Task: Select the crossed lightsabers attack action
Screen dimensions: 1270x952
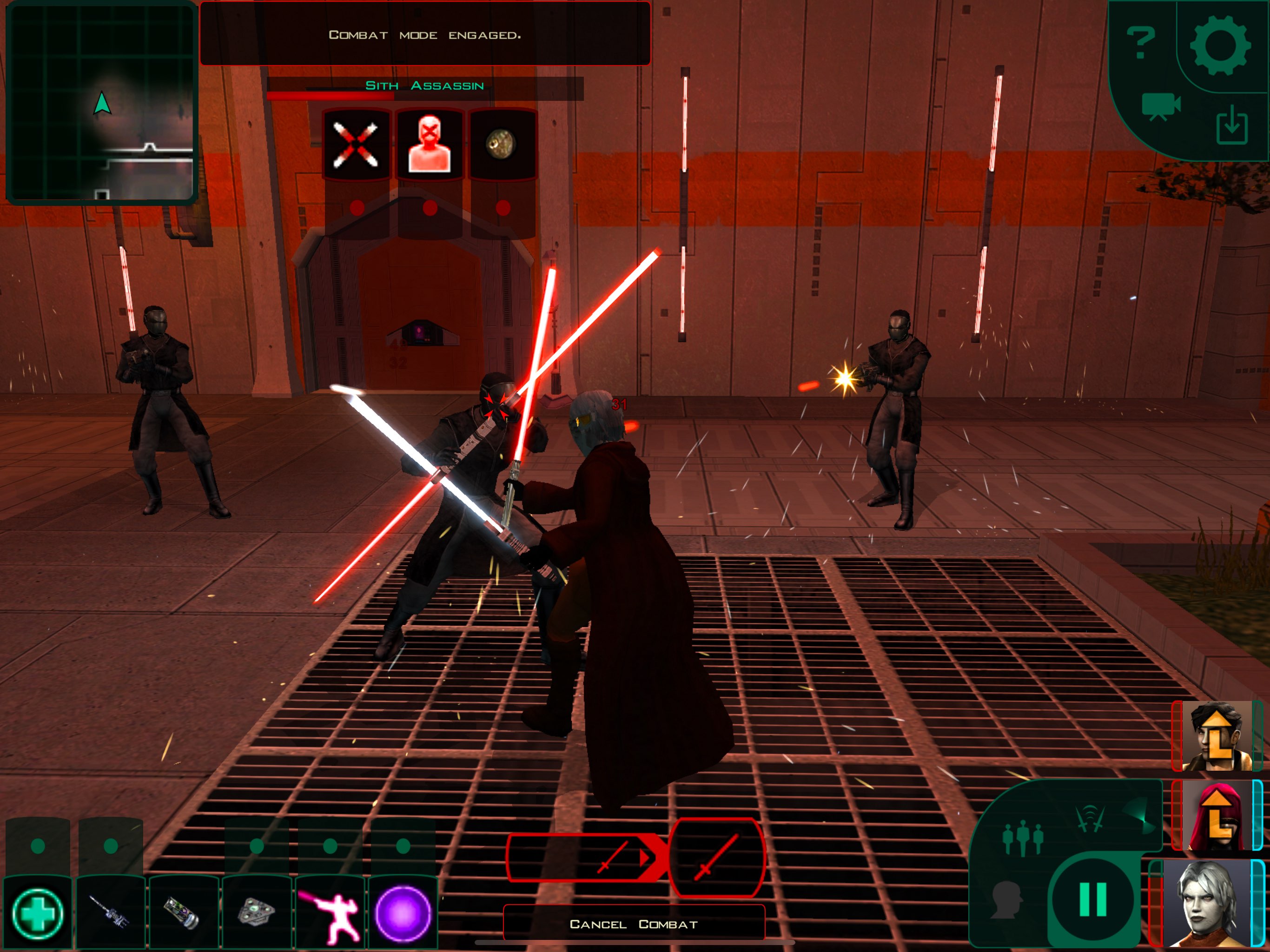Action: [356, 145]
